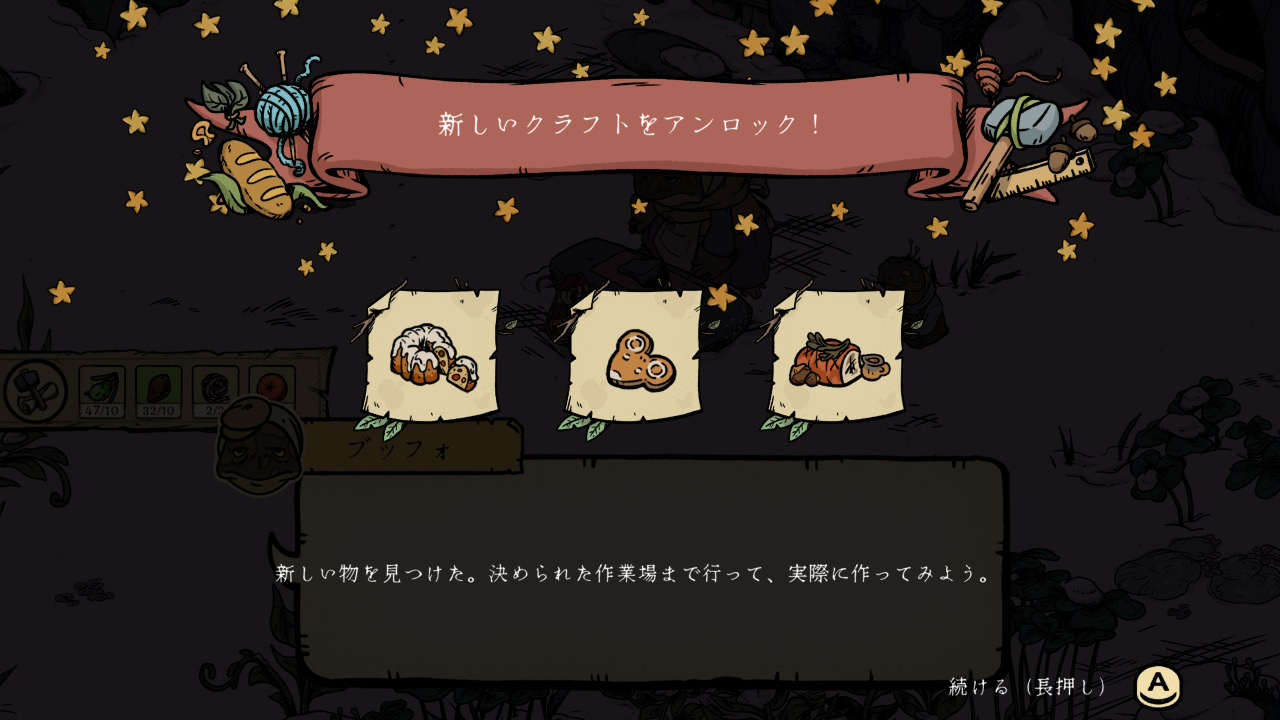
Task: Select the bundt cake recipe card
Action: (x=432, y=355)
